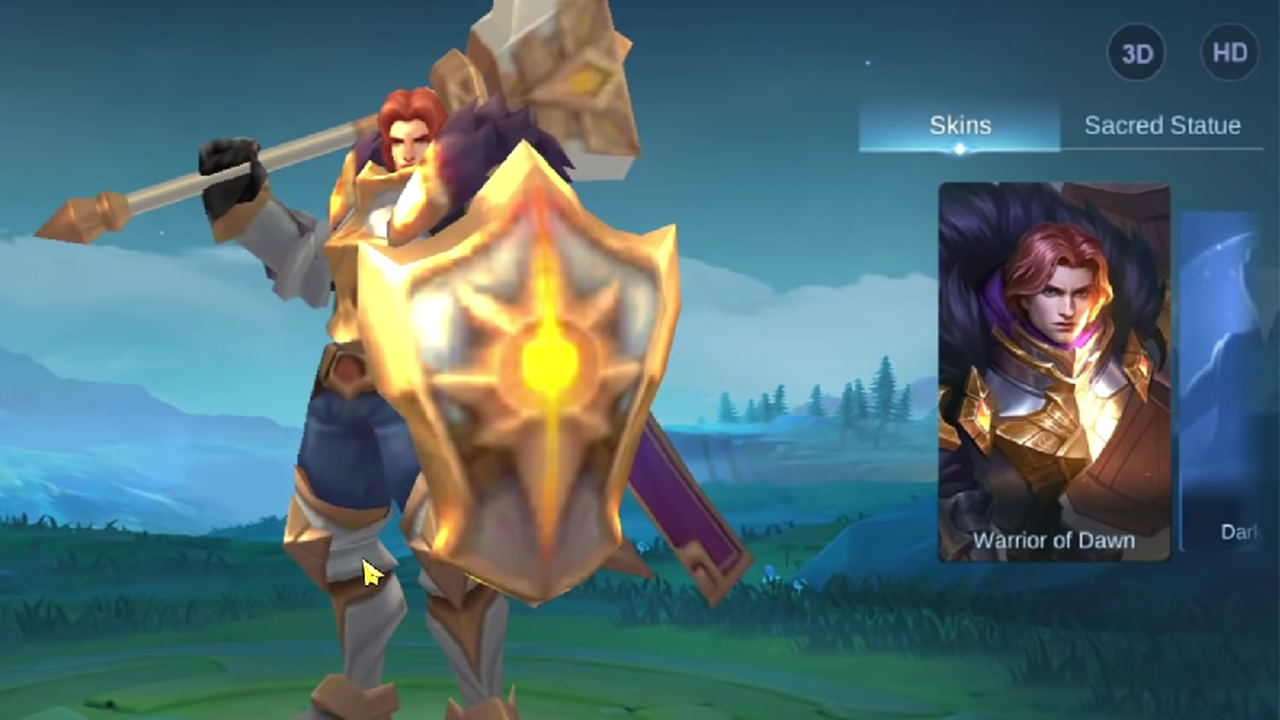Click the circular HD icon

click(x=1229, y=52)
